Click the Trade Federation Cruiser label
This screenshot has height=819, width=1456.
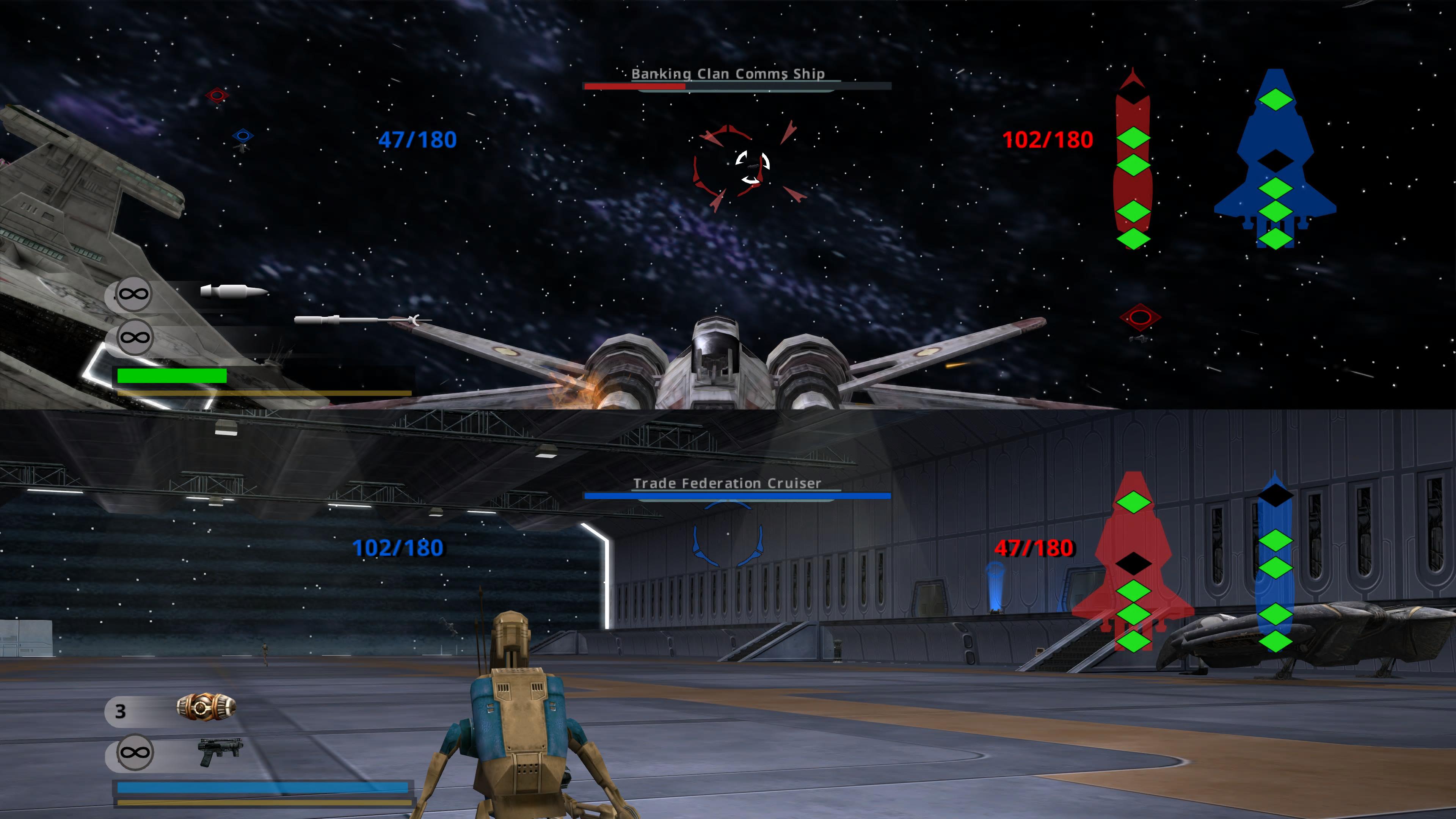point(729,483)
